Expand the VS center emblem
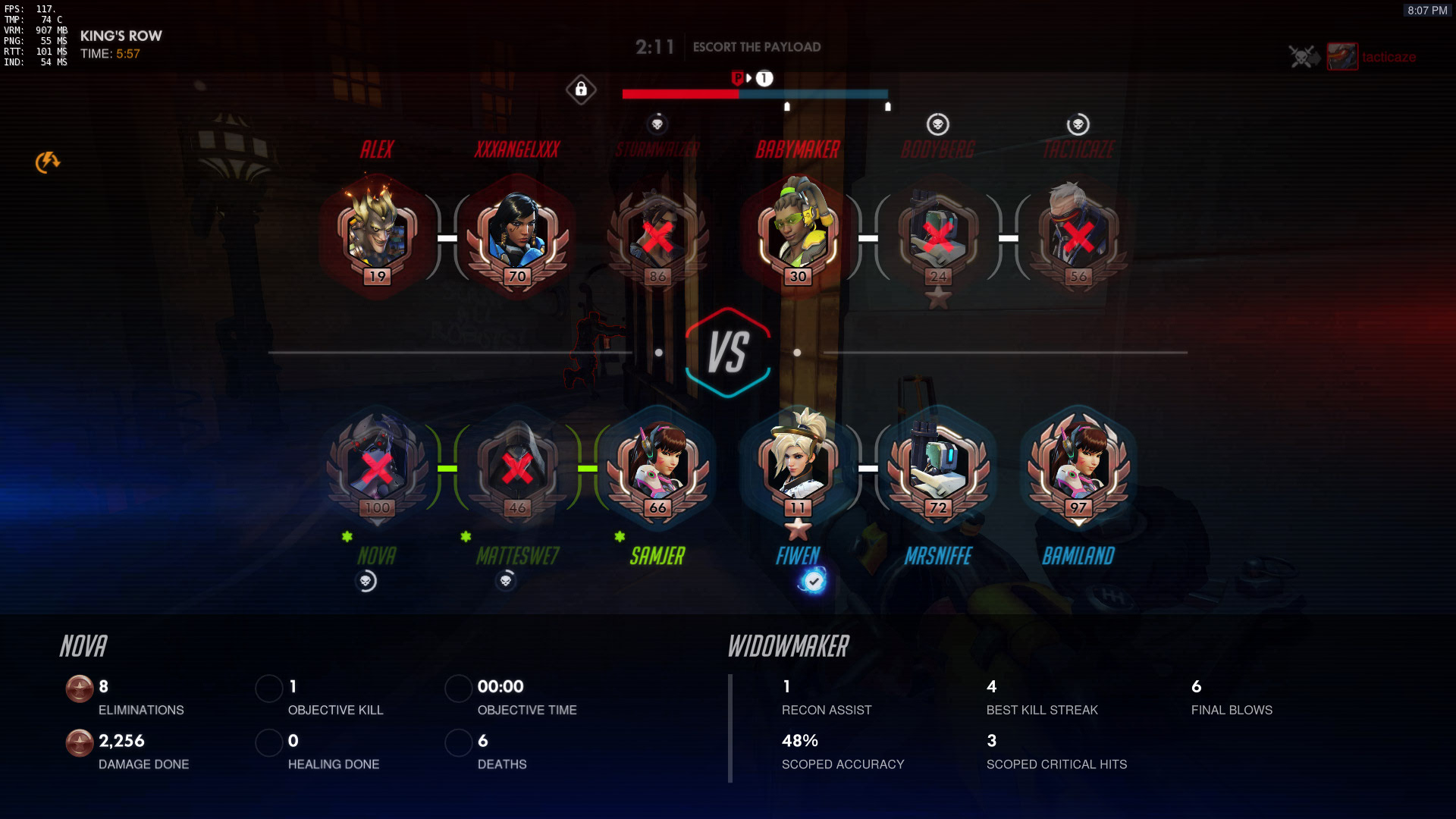The height and width of the screenshot is (819, 1456). tap(729, 351)
